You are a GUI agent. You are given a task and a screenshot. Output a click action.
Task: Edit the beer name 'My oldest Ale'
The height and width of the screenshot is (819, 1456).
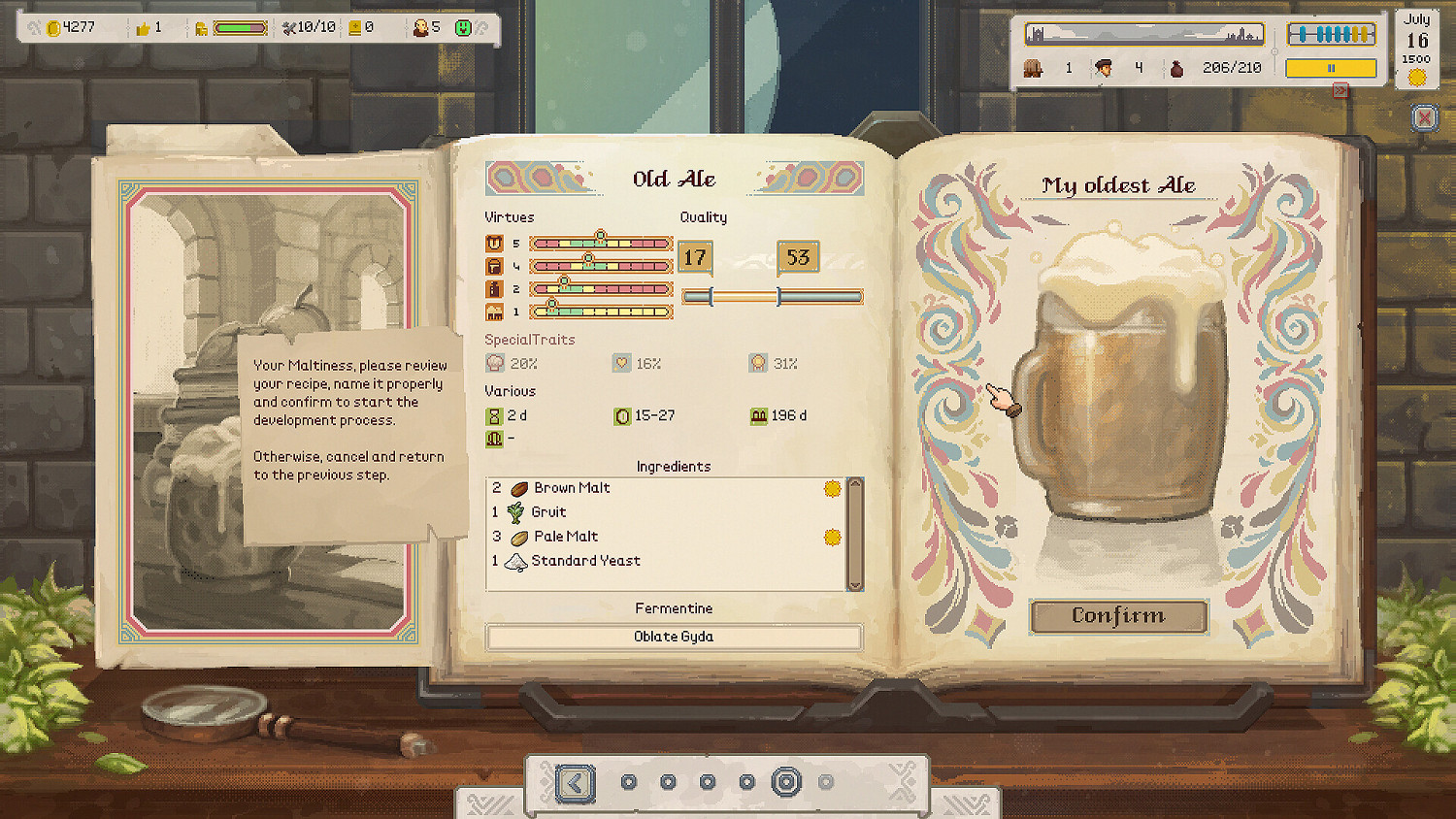(1118, 185)
